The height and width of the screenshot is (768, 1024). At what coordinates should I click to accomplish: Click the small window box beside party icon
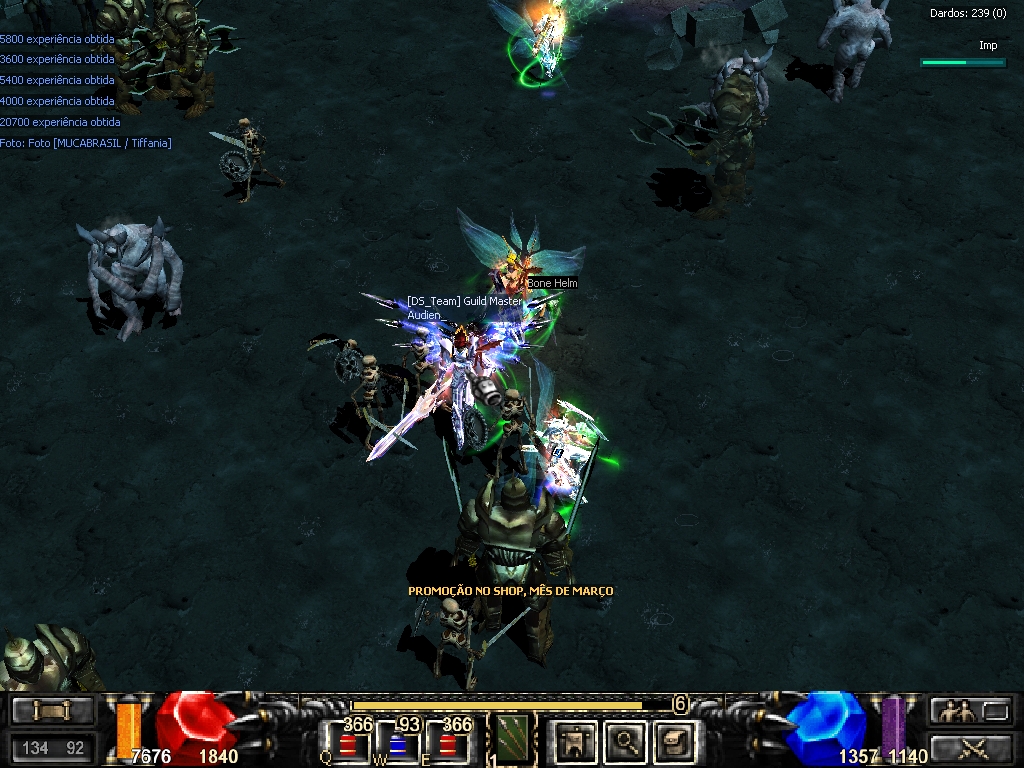995,711
